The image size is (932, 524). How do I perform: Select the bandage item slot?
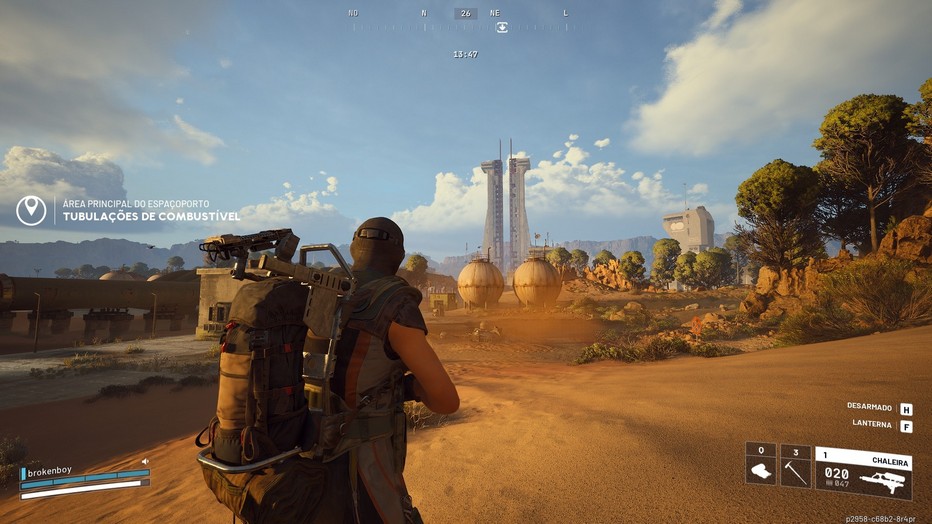point(761,466)
